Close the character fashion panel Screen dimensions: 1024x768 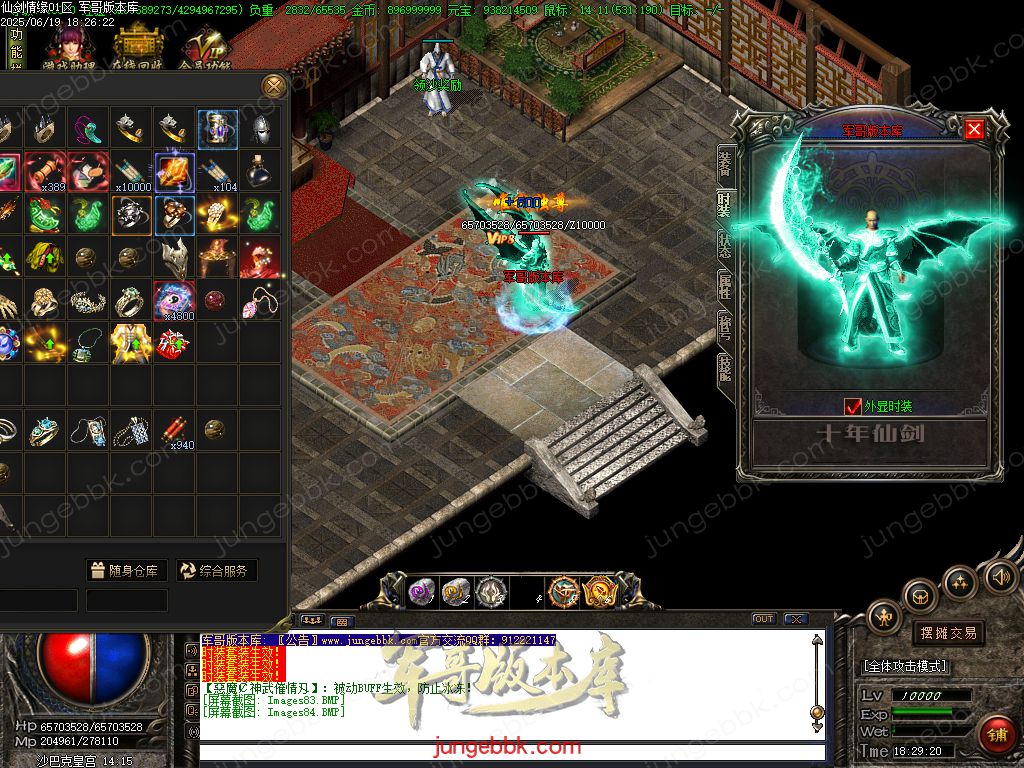pos(974,129)
